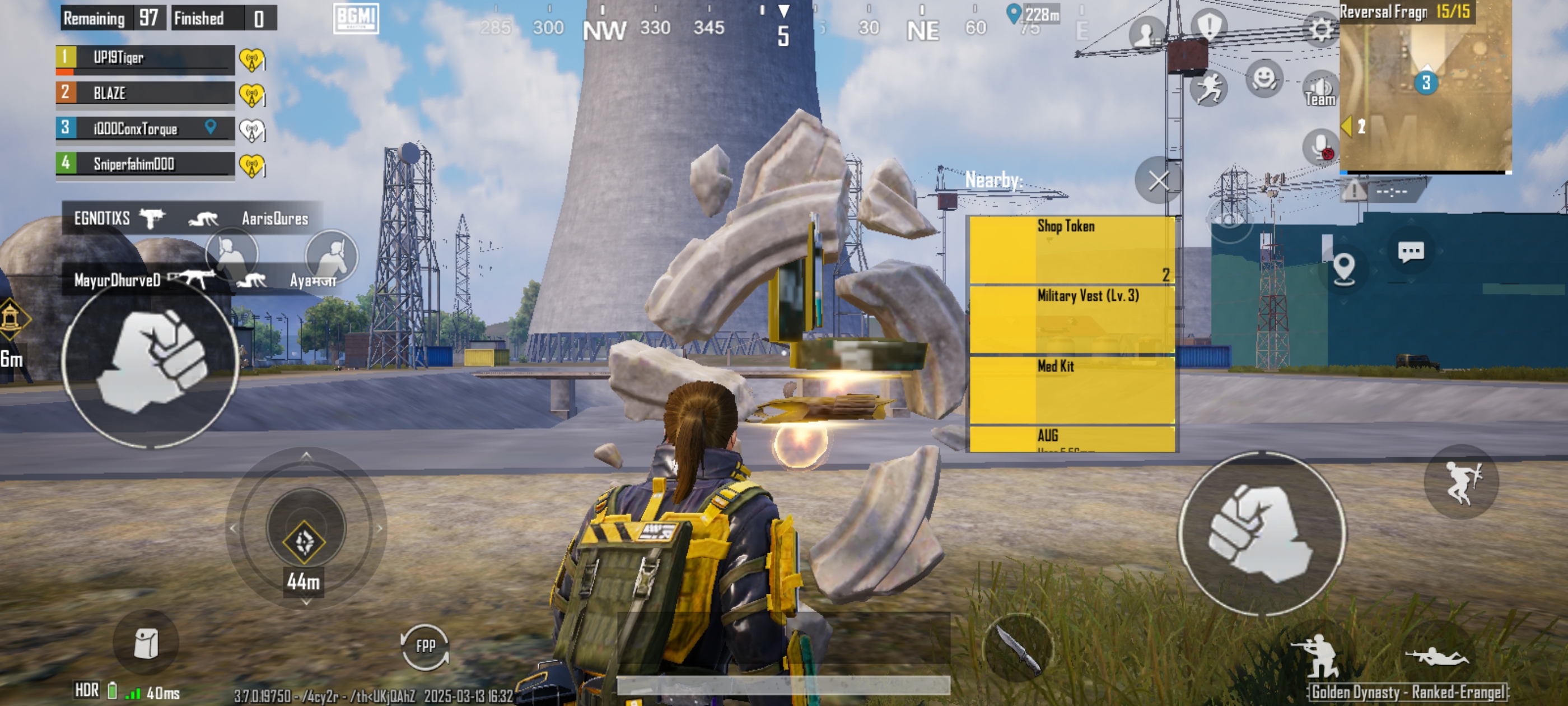
Task: Tap the jump button
Action: pos(1462,481)
